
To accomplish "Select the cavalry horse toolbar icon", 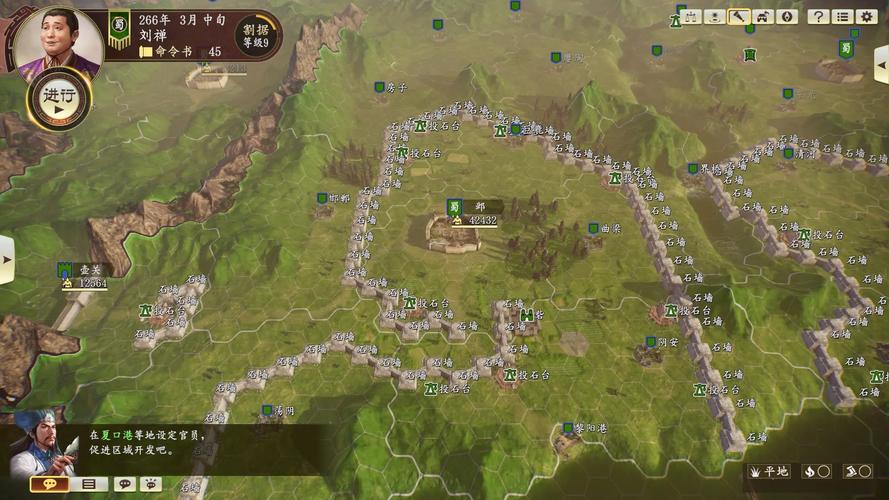I will pos(763,17).
